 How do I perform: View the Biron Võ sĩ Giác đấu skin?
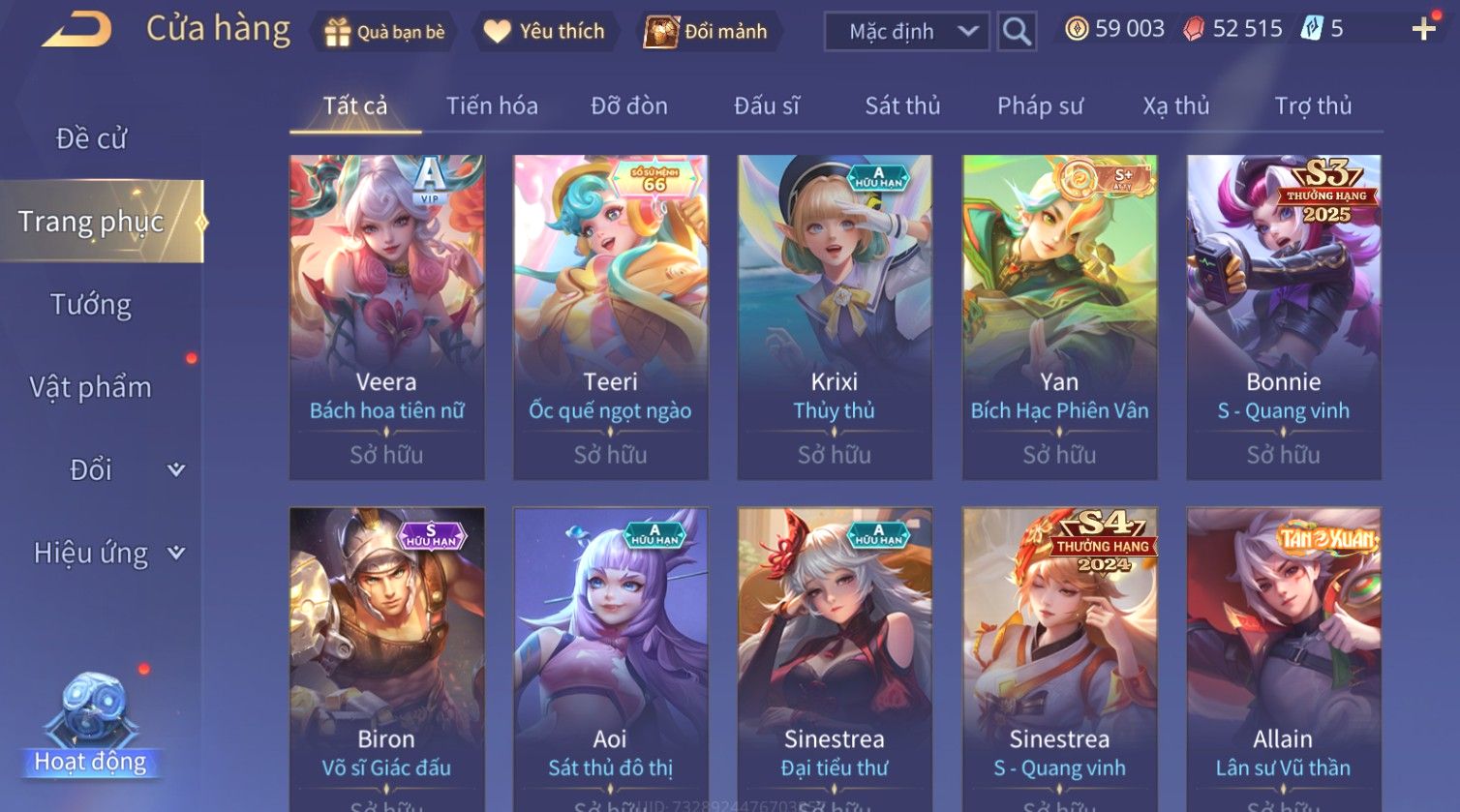coord(386,658)
